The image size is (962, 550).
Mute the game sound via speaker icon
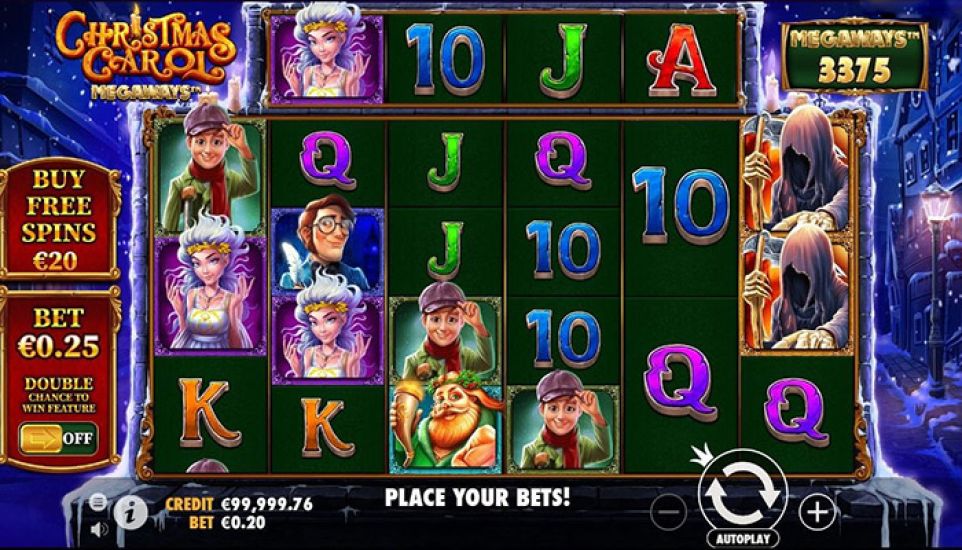point(98,527)
